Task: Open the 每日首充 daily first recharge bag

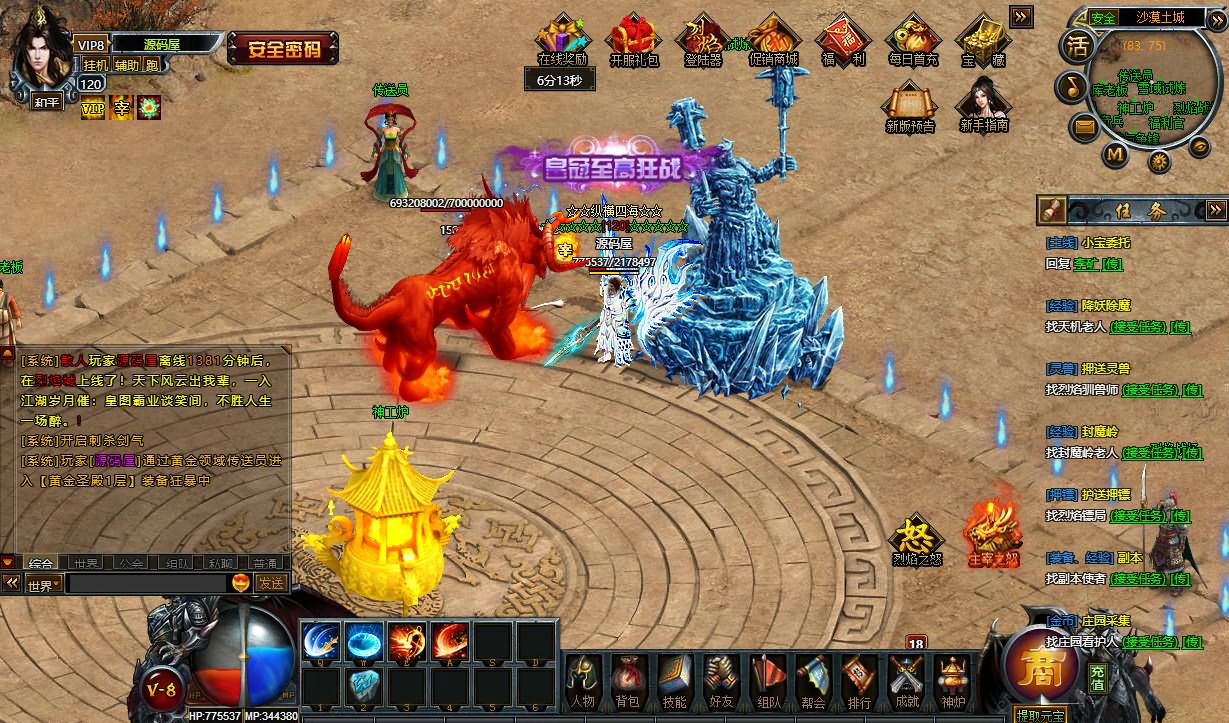Action: pyautogui.click(x=913, y=38)
